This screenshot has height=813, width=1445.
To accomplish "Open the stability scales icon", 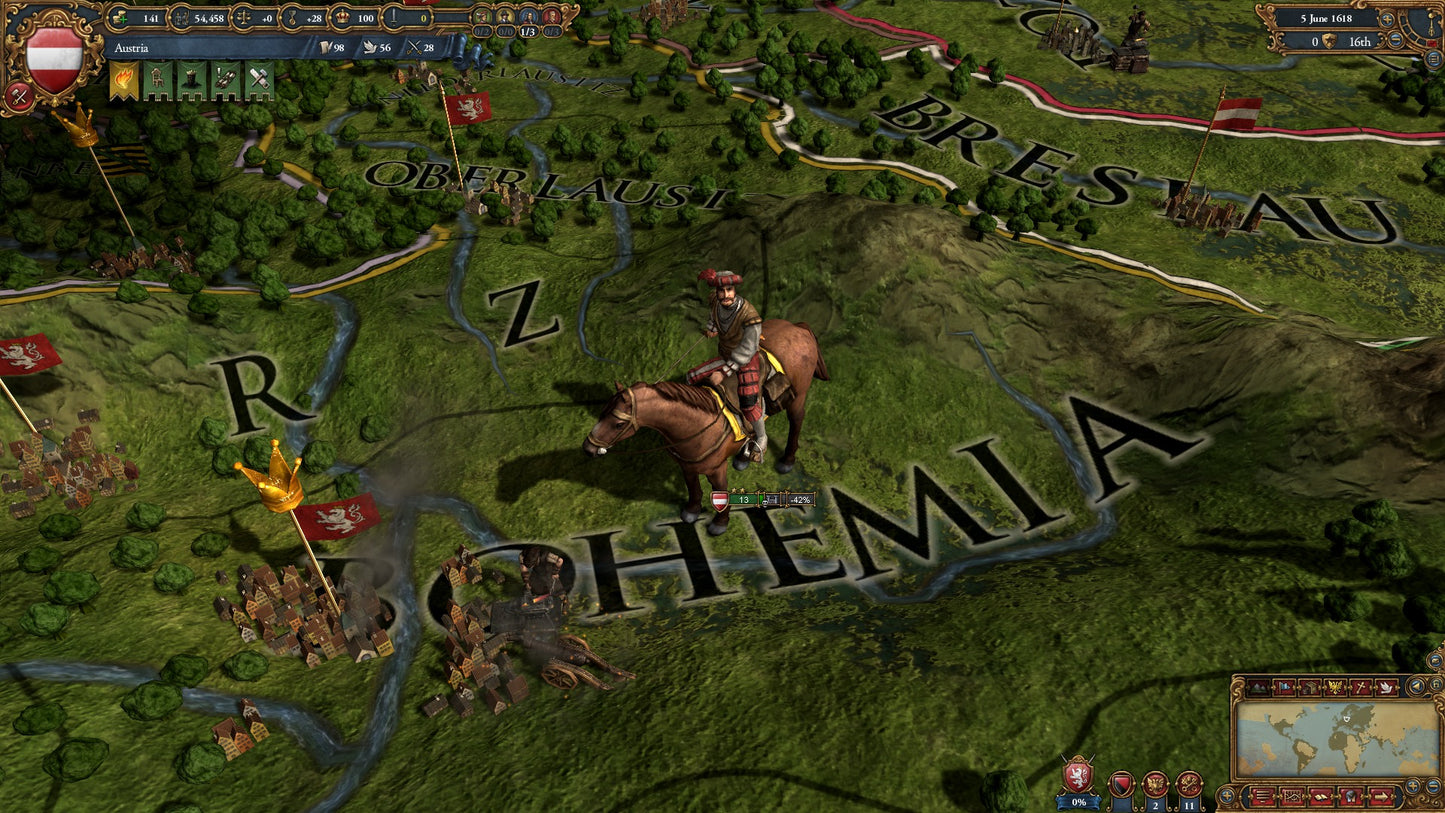I will (242, 19).
